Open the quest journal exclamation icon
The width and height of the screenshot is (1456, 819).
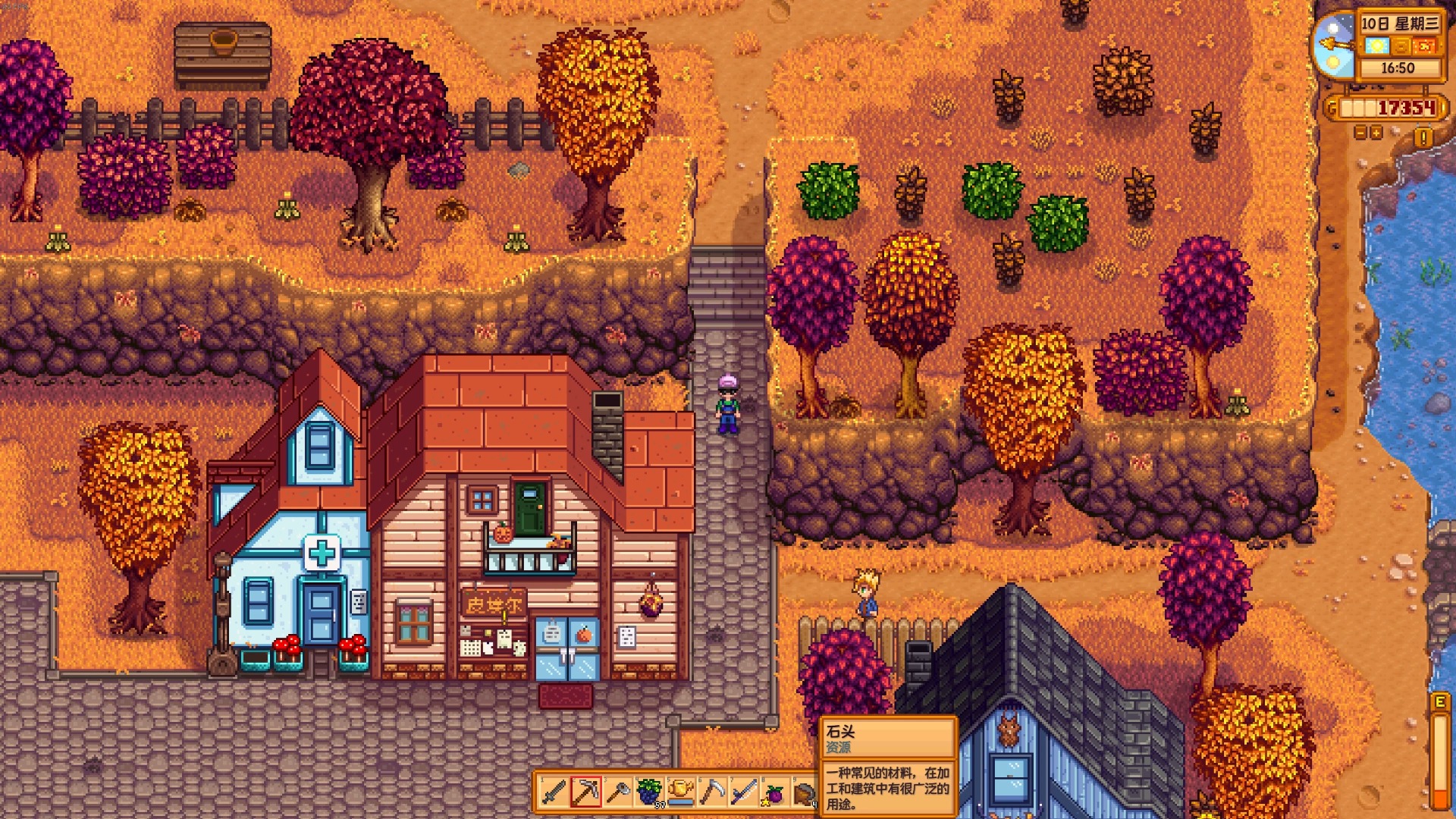pyautogui.click(x=1423, y=137)
